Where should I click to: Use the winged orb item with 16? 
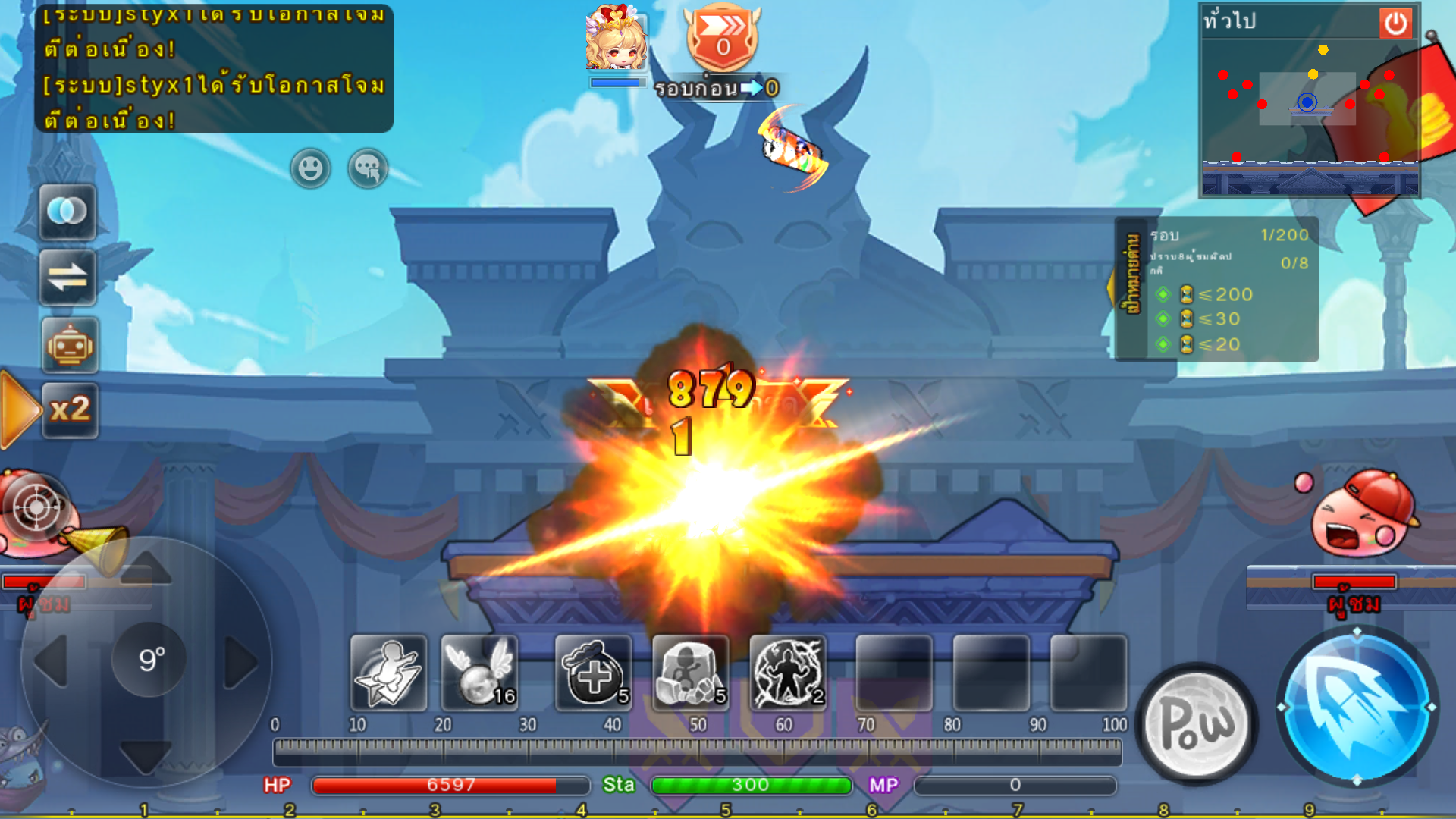pyautogui.click(x=479, y=673)
